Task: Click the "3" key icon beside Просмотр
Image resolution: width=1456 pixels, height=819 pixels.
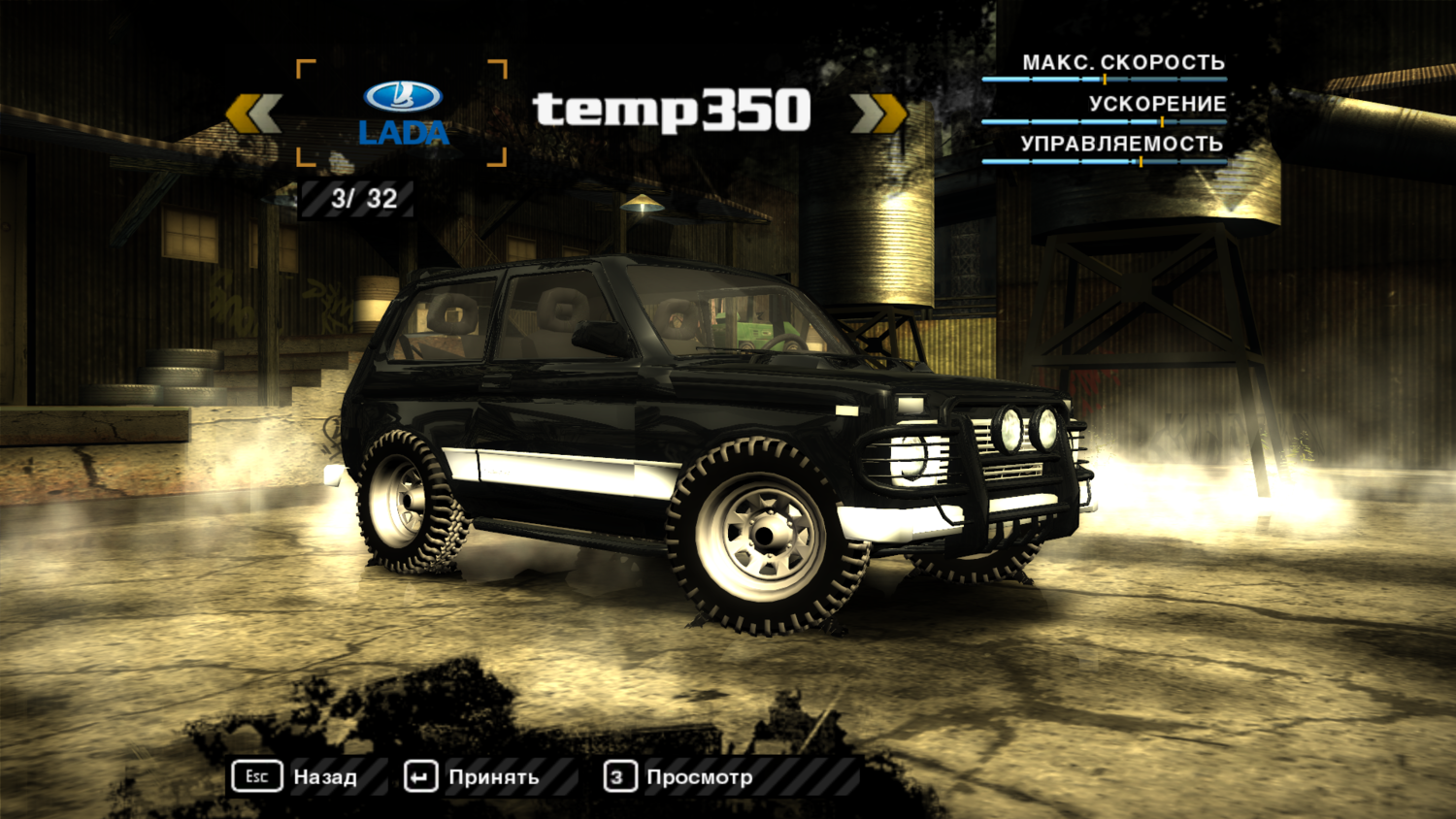Action: point(618,776)
